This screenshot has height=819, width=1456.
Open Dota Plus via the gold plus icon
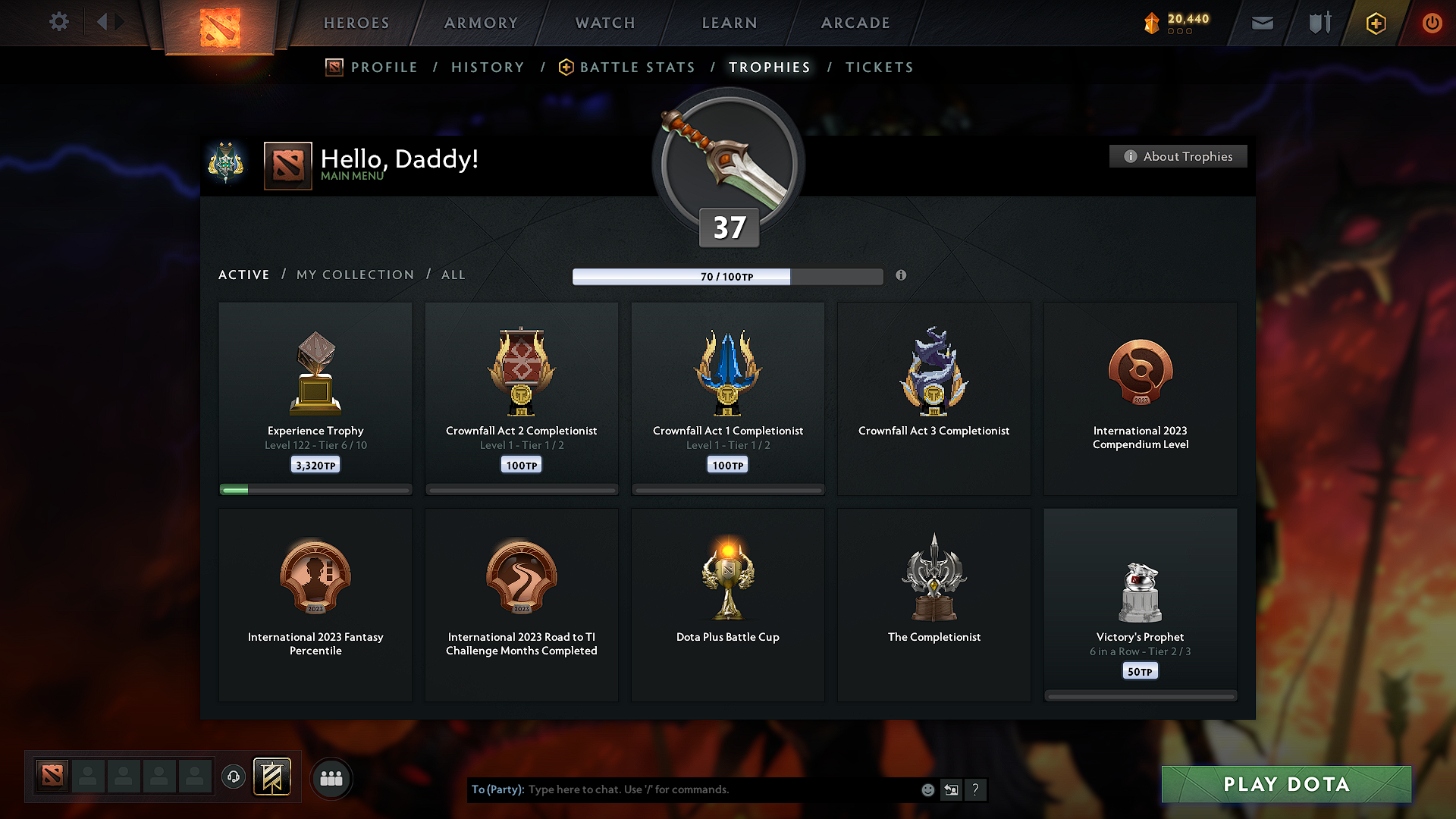click(1375, 22)
